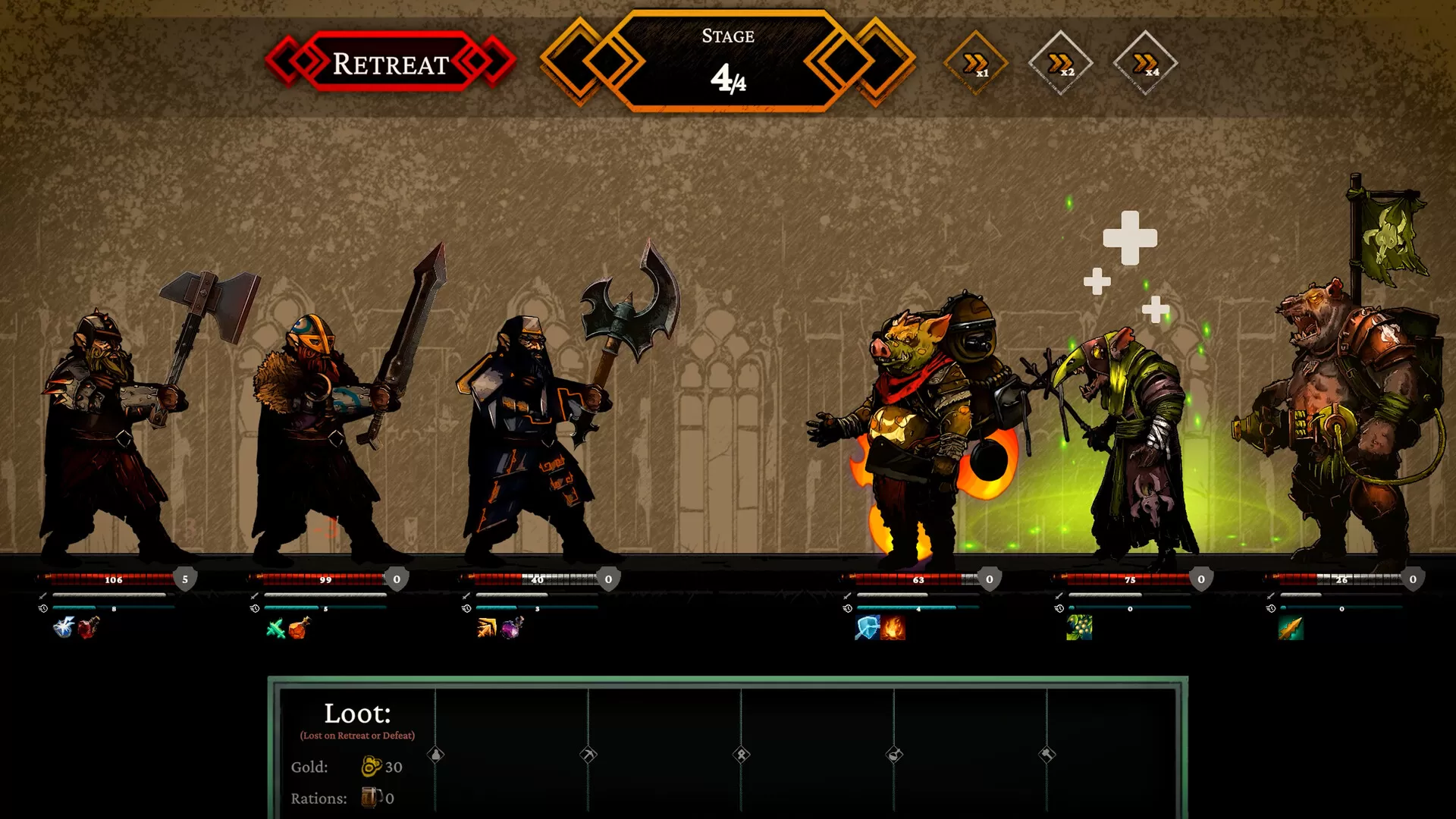
Task: Inspect the green berries enemy ability
Action: coord(1079,628)
